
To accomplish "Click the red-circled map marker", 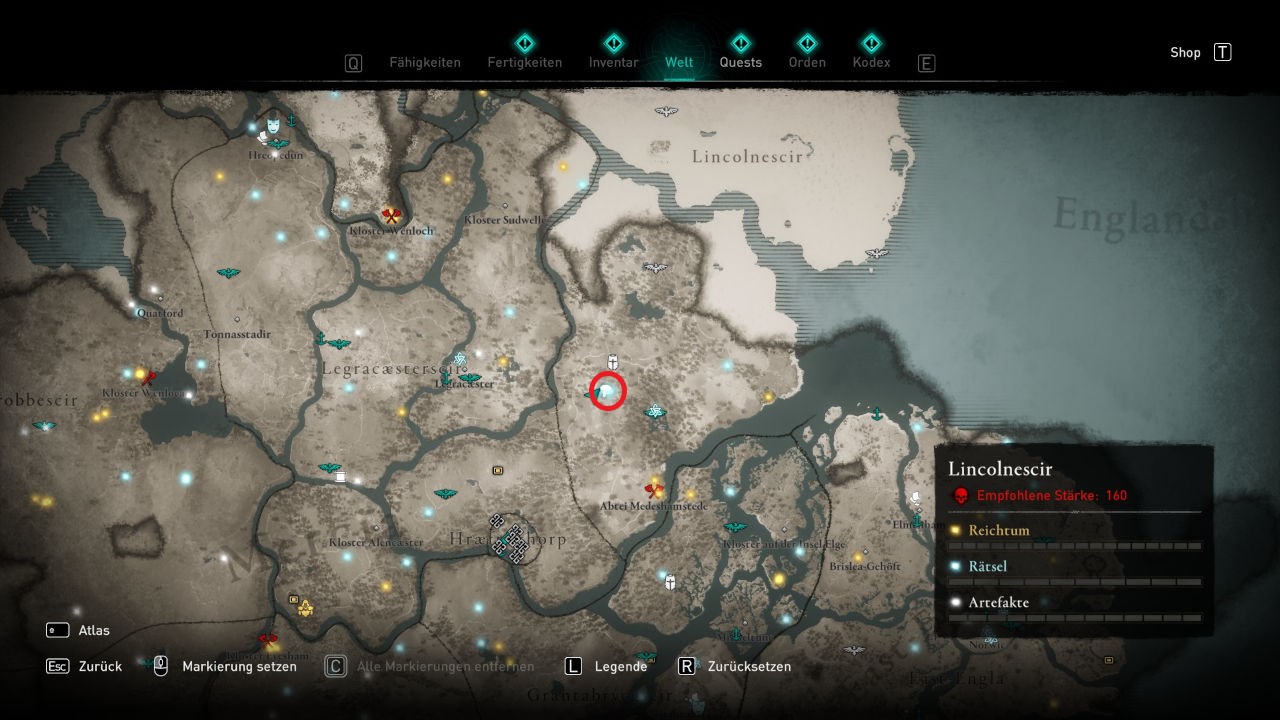I will [x=608, y=391].
